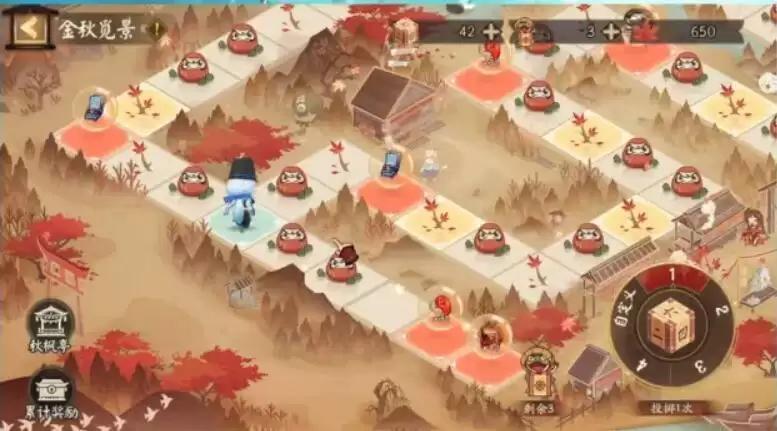Add more of the 42 currency
The width and height of the screenshot is (777, 431).
[x=491, y=31]
